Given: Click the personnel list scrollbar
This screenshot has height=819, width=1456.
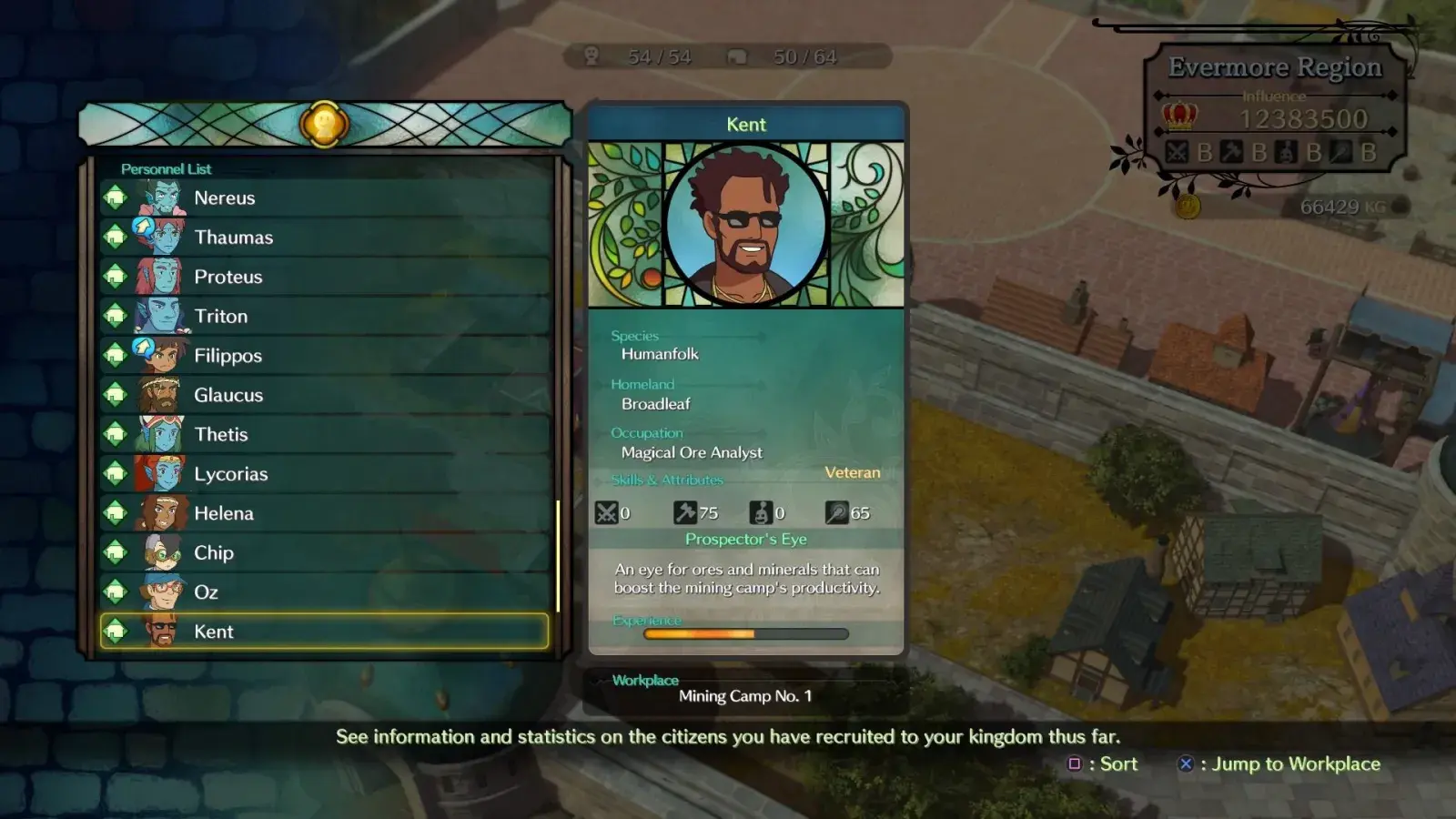Looking at the screenshot, I should click(558, 555).
